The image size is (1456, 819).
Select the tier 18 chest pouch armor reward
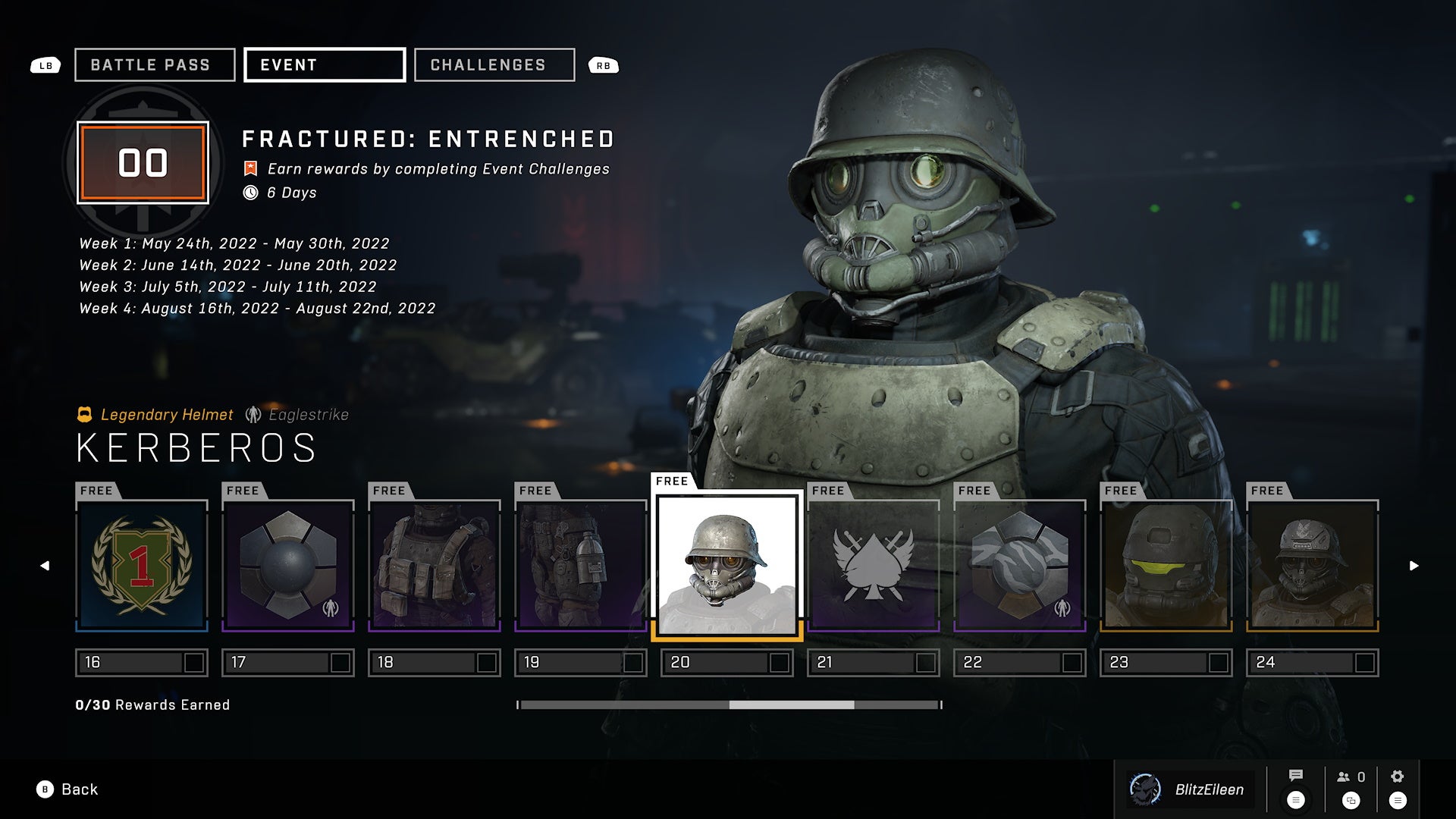[435, 565]
